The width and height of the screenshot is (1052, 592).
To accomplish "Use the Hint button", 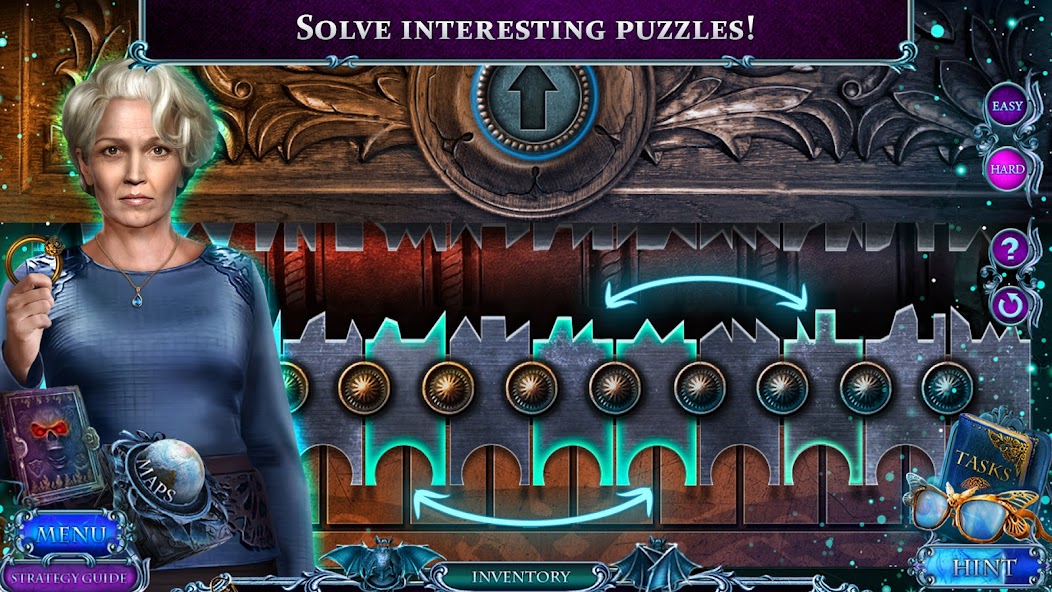I will coord(984,568).
